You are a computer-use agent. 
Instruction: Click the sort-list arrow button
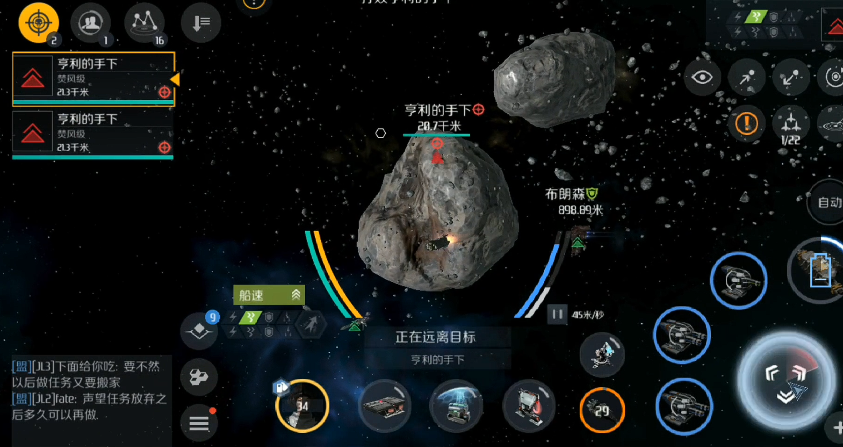[x=201, y=21]
